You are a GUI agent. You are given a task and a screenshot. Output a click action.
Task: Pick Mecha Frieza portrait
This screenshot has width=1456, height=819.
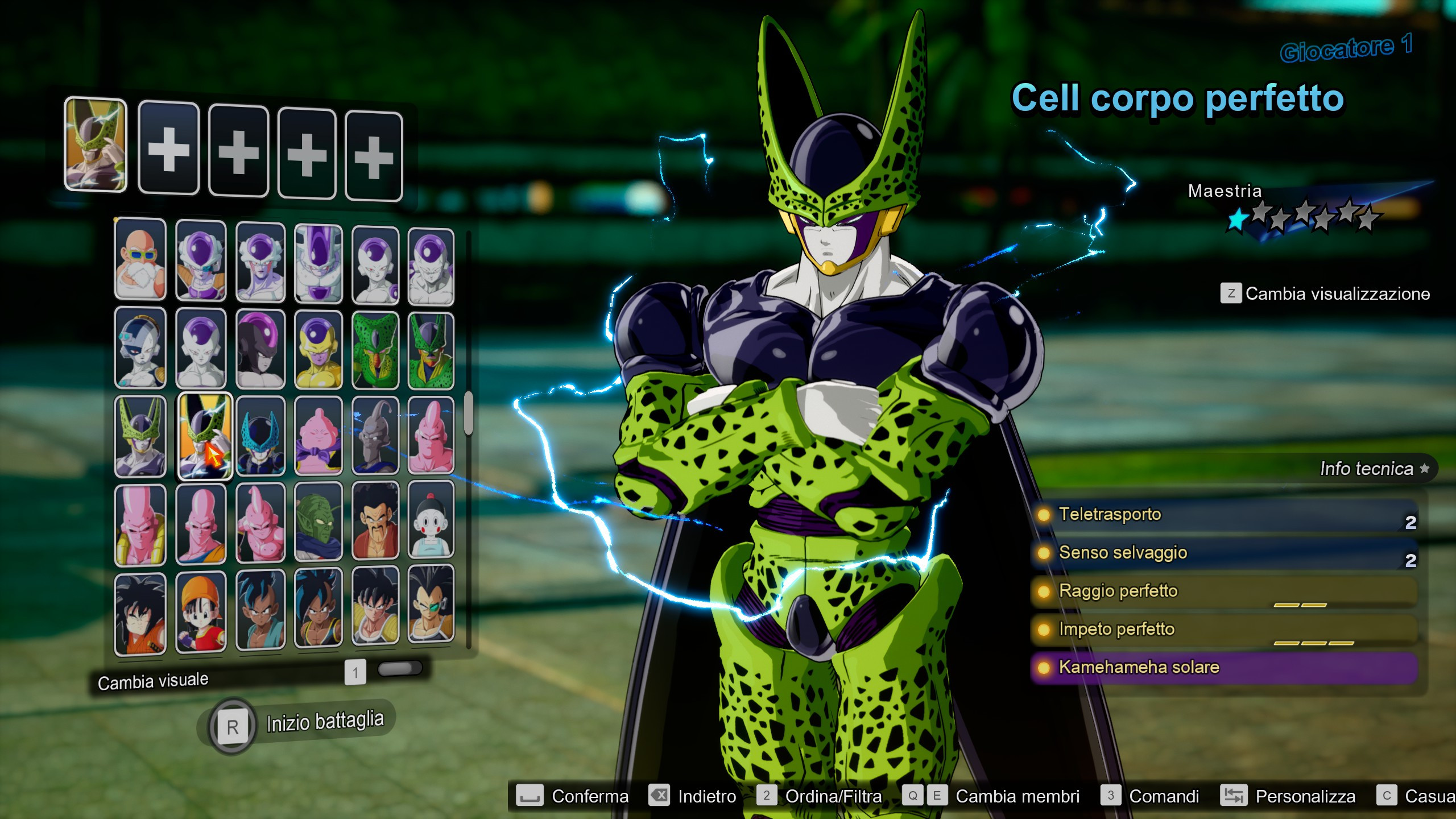tap(140, 348)
